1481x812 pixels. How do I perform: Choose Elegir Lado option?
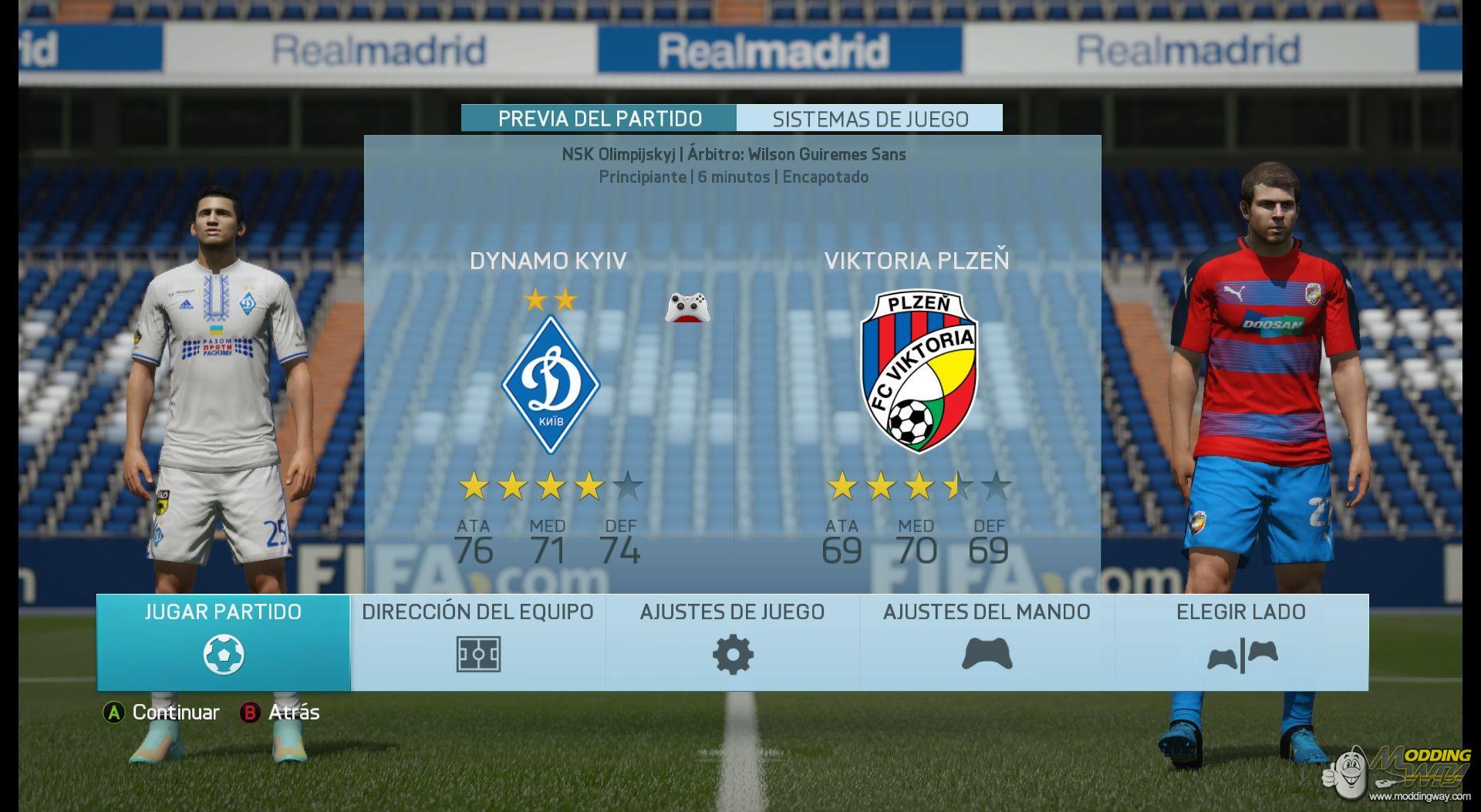pos(1241,642)
